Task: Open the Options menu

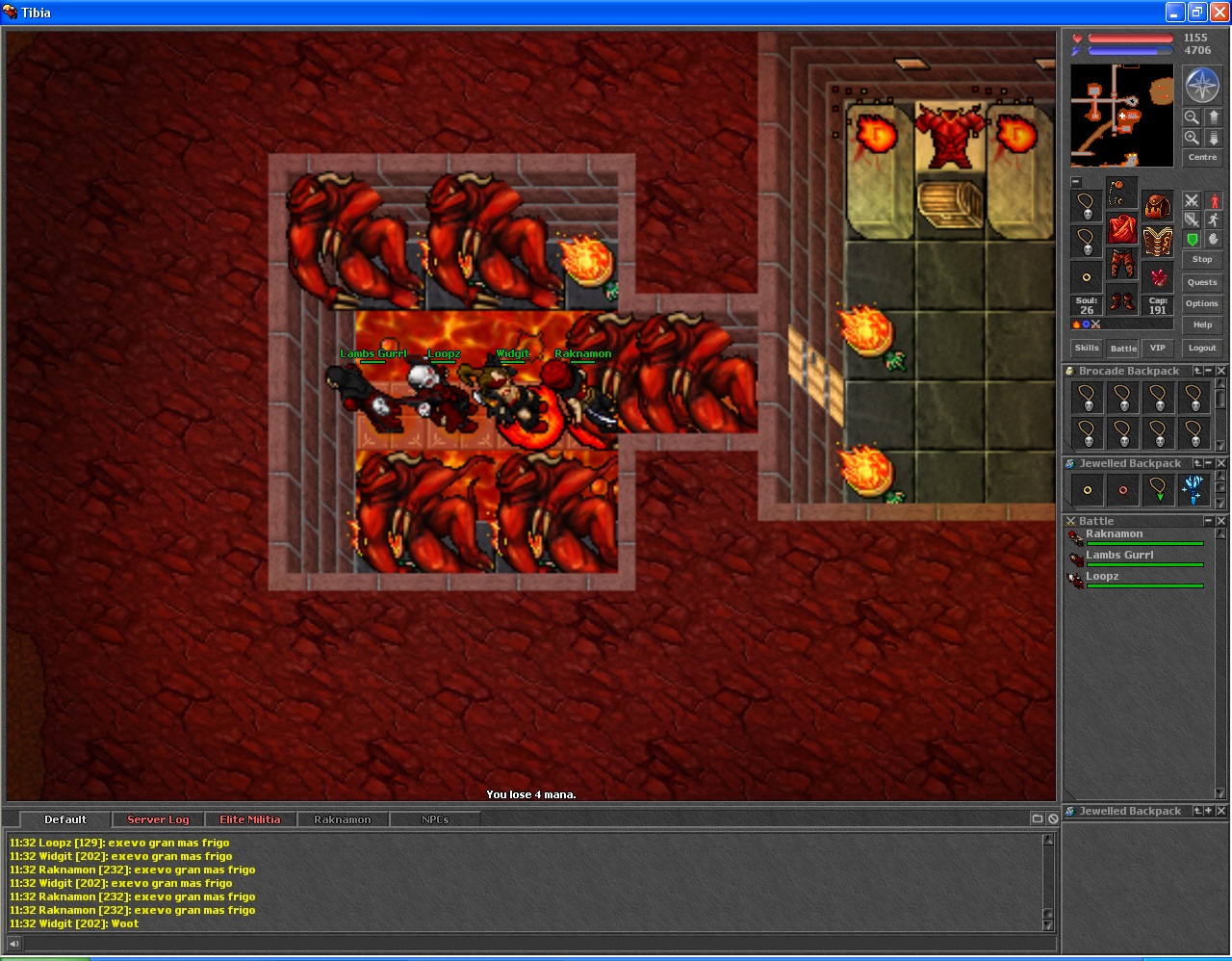Action: click(1202, 303)
